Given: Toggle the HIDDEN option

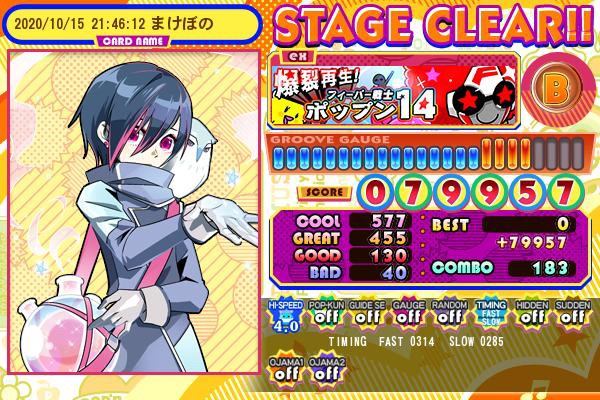Looking at the screenshot, I should coord(529,315).
